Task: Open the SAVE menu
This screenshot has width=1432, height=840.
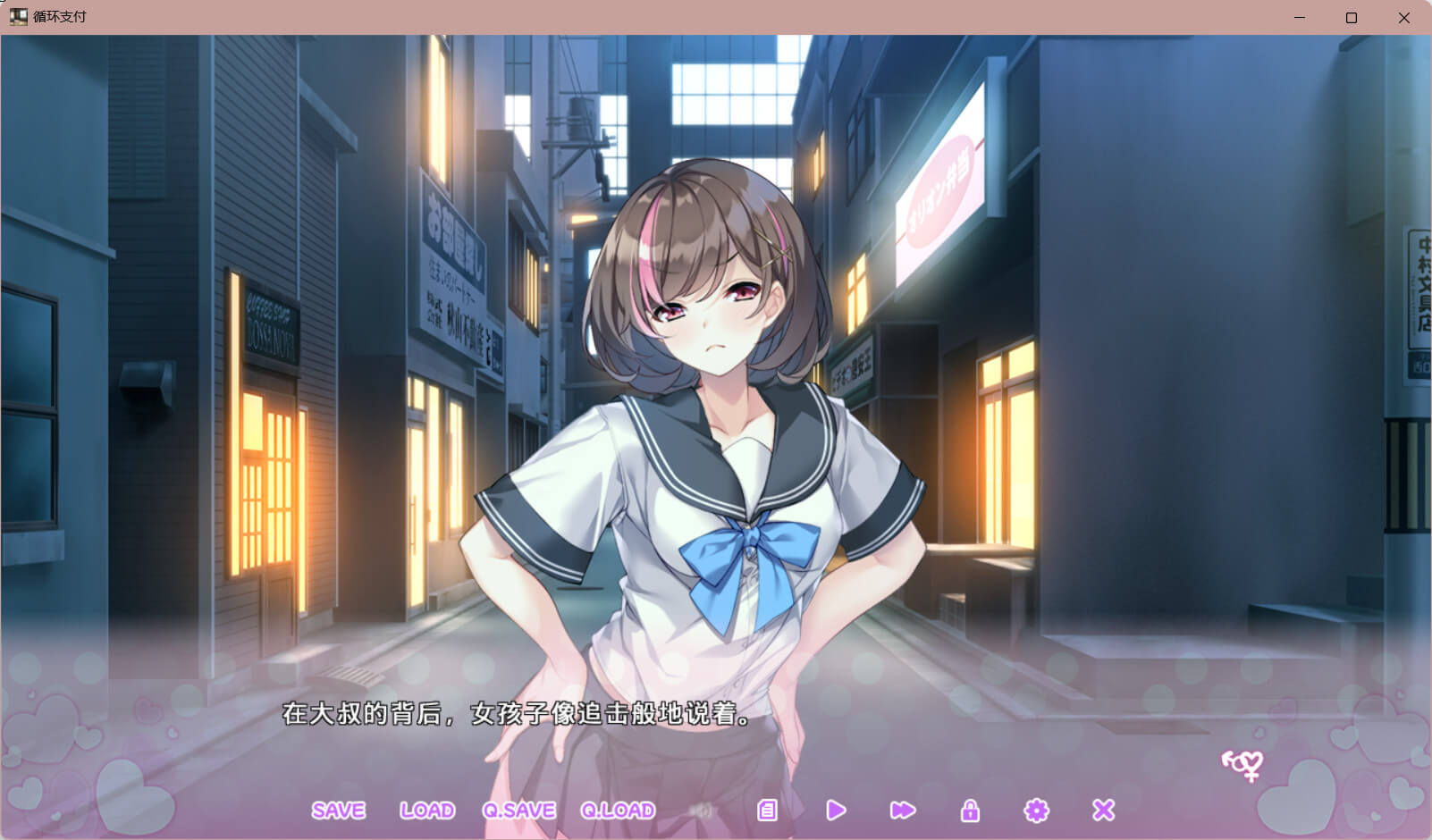Action: pyautogui.click(x=338, y=811)
